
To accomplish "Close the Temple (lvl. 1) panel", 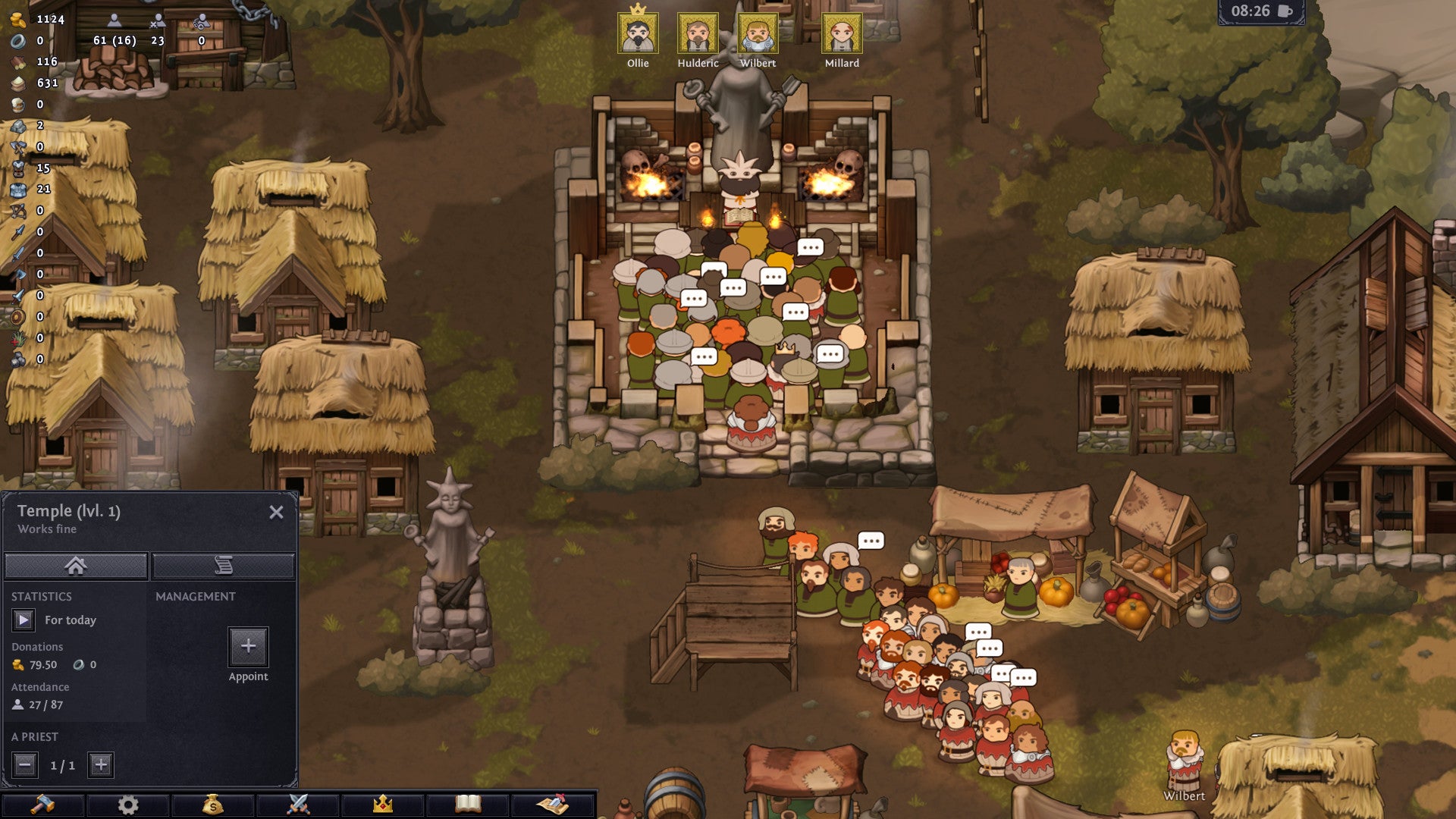I will (x=277, y=511).
